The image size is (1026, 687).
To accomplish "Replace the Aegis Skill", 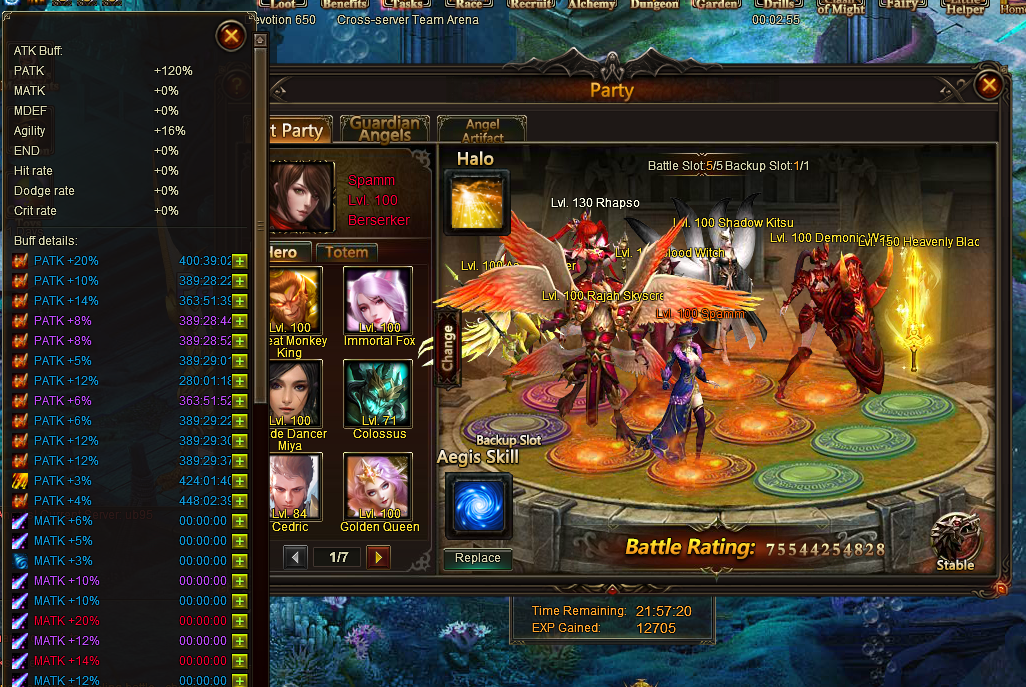I will click(478, 558).
